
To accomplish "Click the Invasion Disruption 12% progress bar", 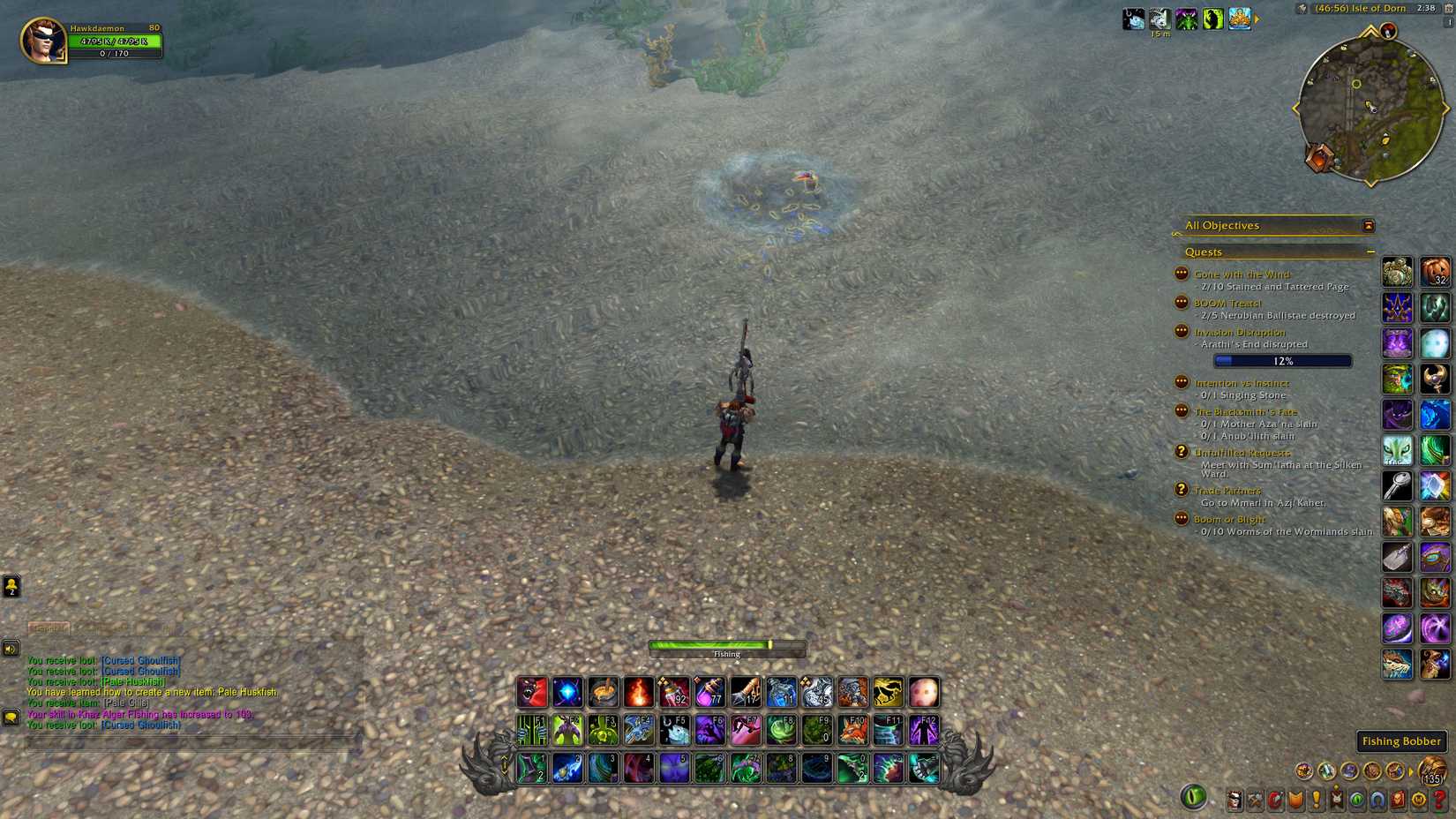I will tap(1284, 360).
